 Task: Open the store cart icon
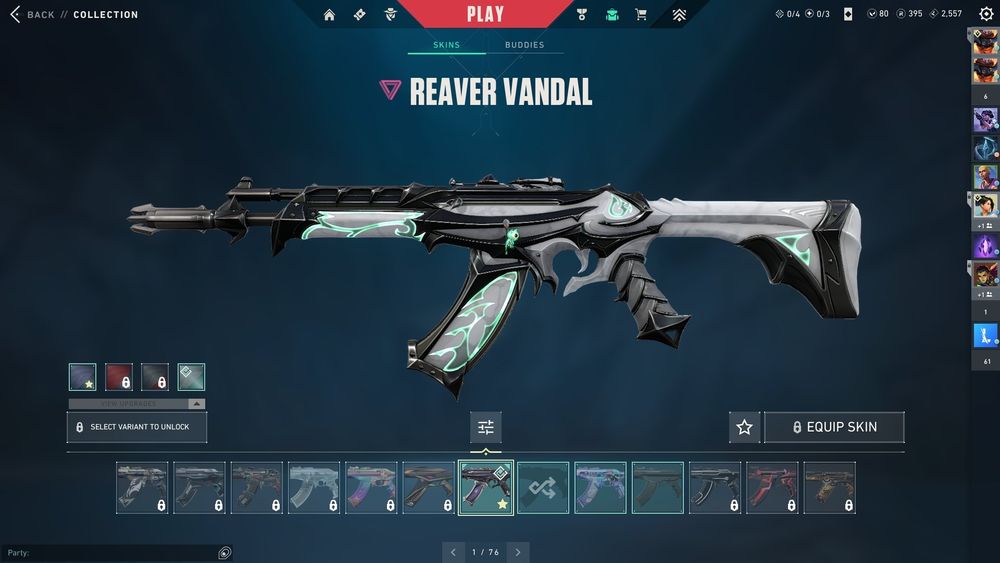(641, 15)
